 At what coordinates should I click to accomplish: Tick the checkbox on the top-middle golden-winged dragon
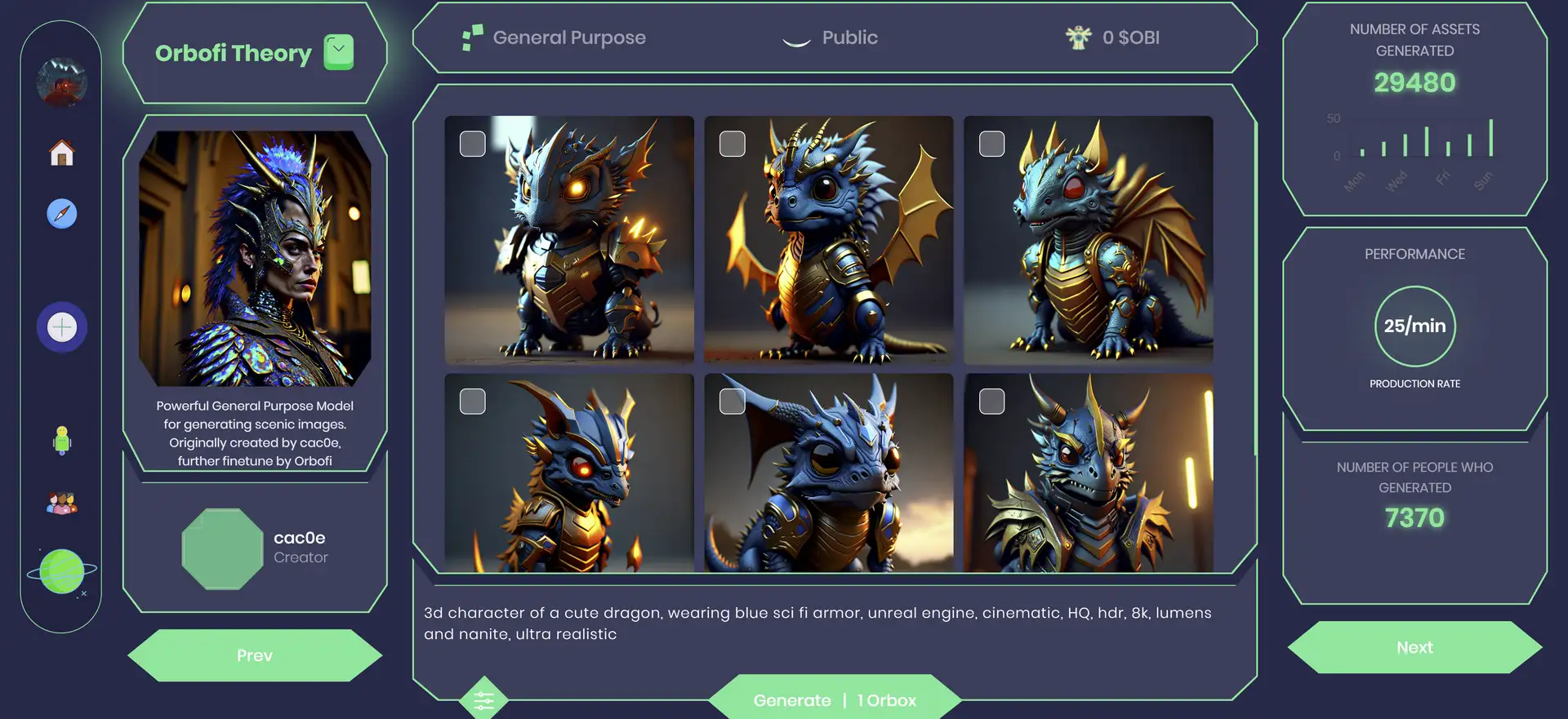pos(733,144)
